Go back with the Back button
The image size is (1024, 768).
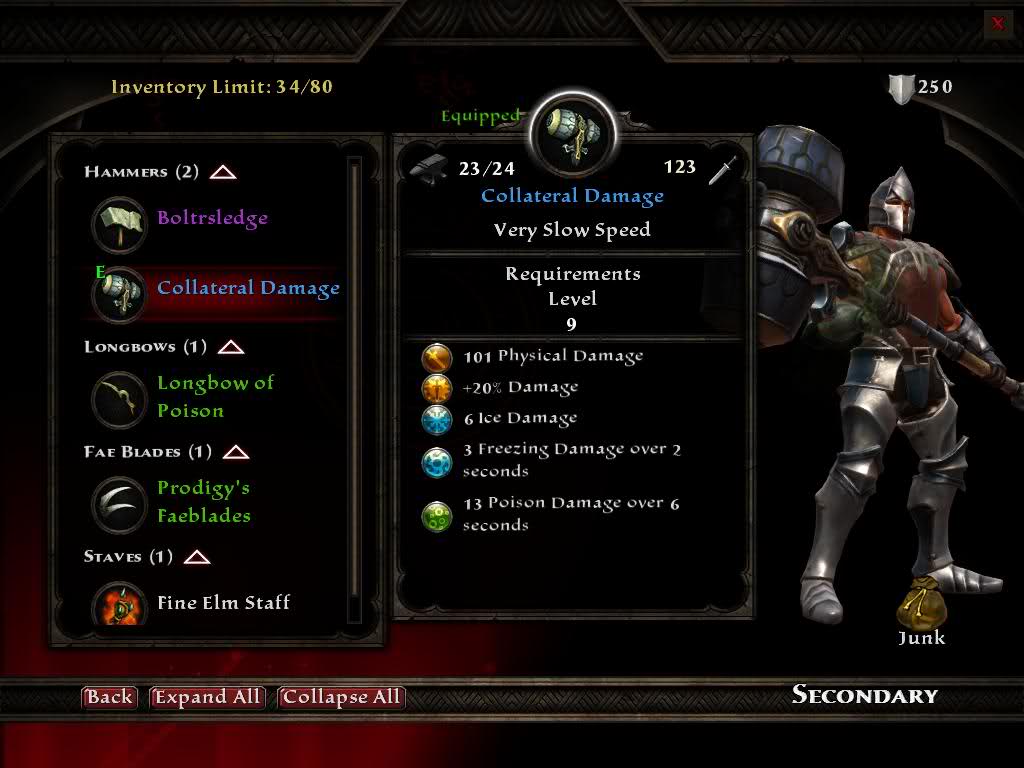pos(108,697)
